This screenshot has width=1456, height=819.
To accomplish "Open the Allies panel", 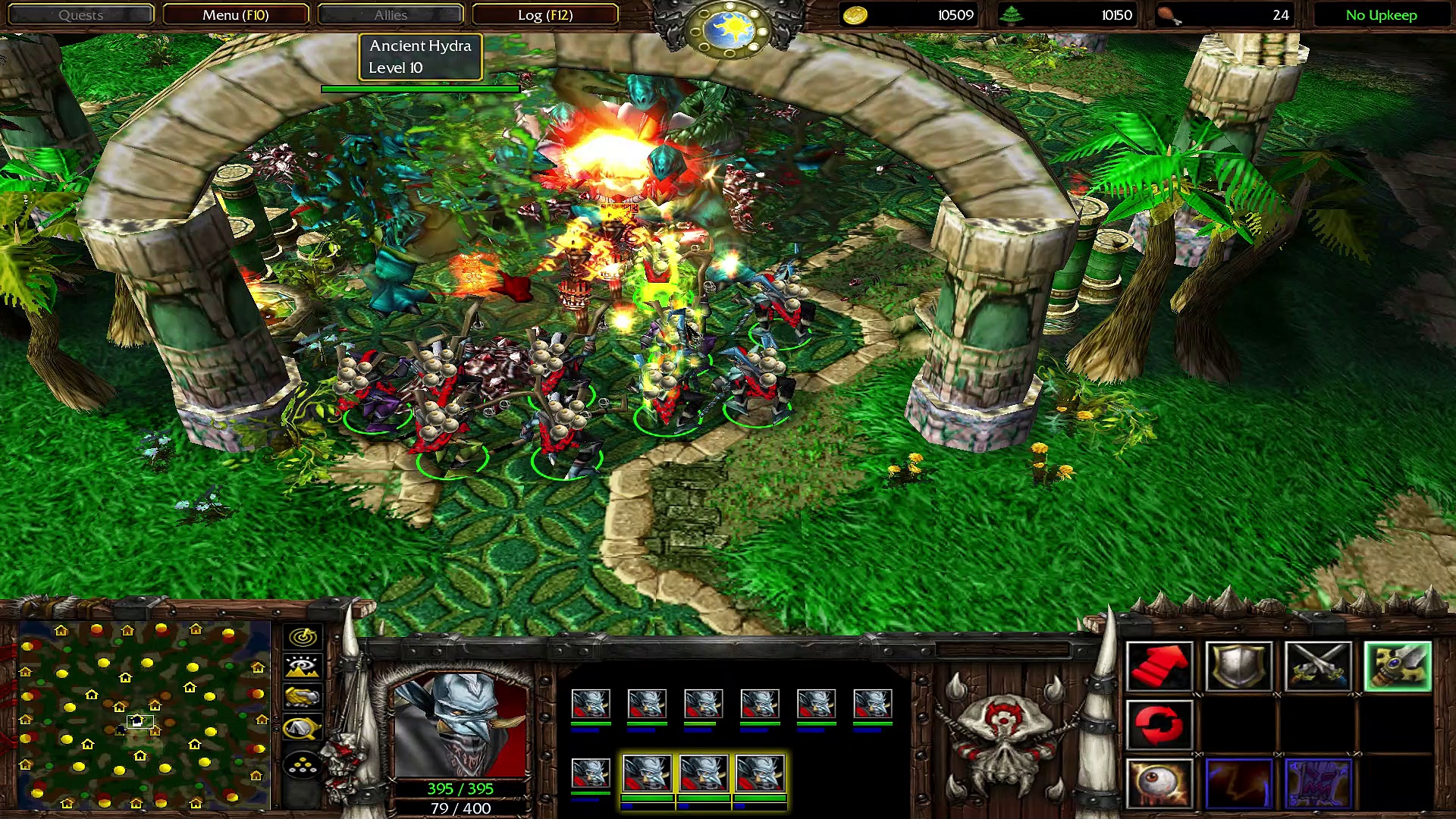I will click(x=391, y=15).
